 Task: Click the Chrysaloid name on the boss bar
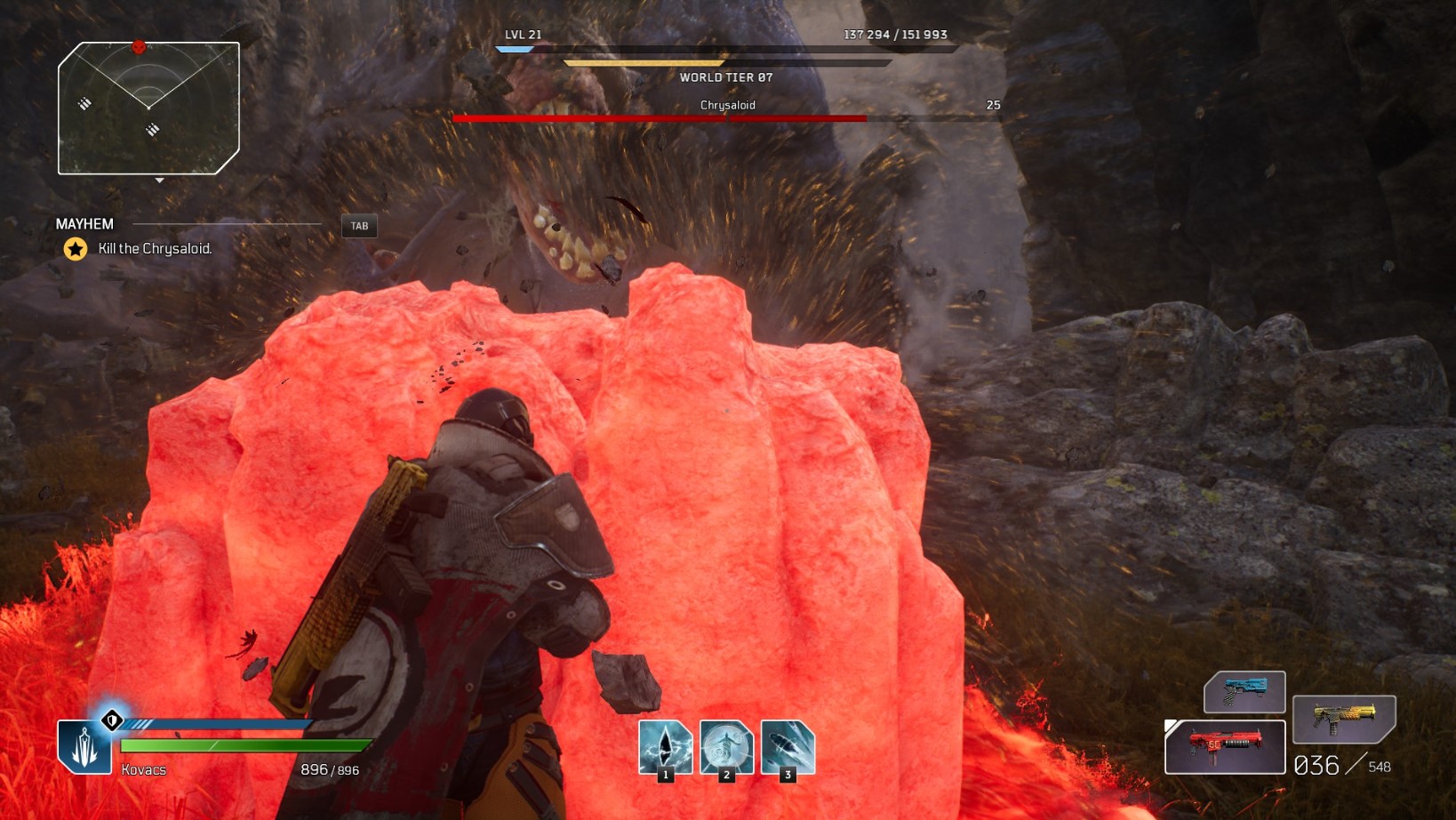pyautogui.click(x=727, y=104)
